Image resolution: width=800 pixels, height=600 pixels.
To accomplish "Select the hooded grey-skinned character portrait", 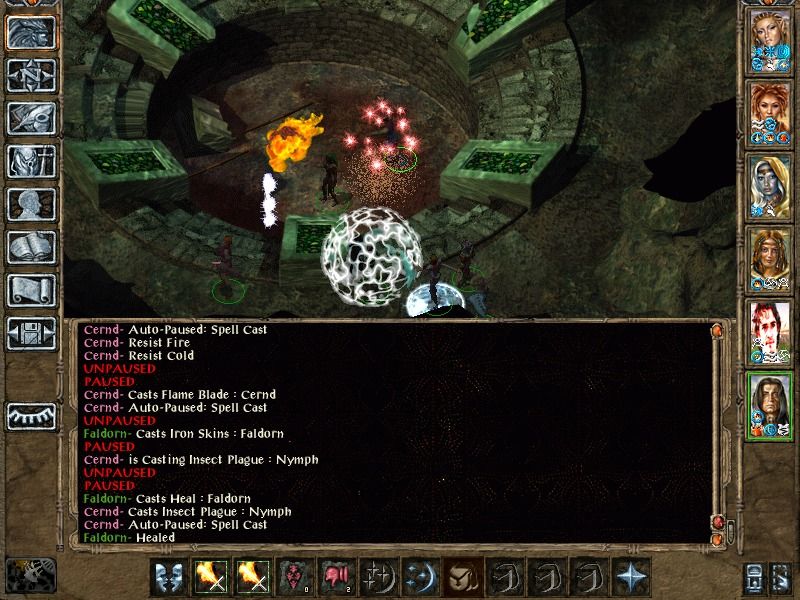I will tap(770, 188).
